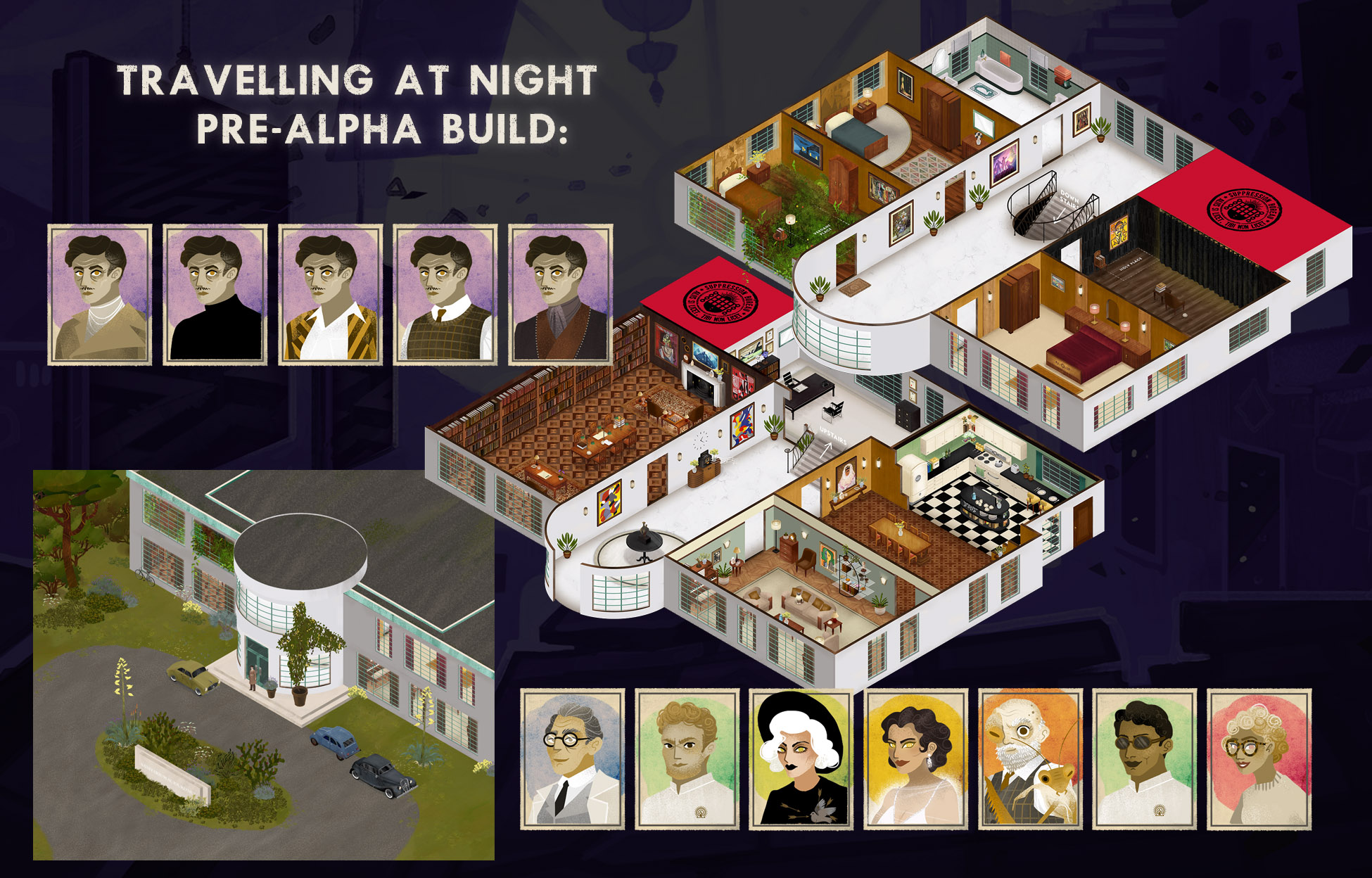The image size is (1372, 878).
Task: Click the bearded old man holding a locust
Action: click(x=1031, y=759)
